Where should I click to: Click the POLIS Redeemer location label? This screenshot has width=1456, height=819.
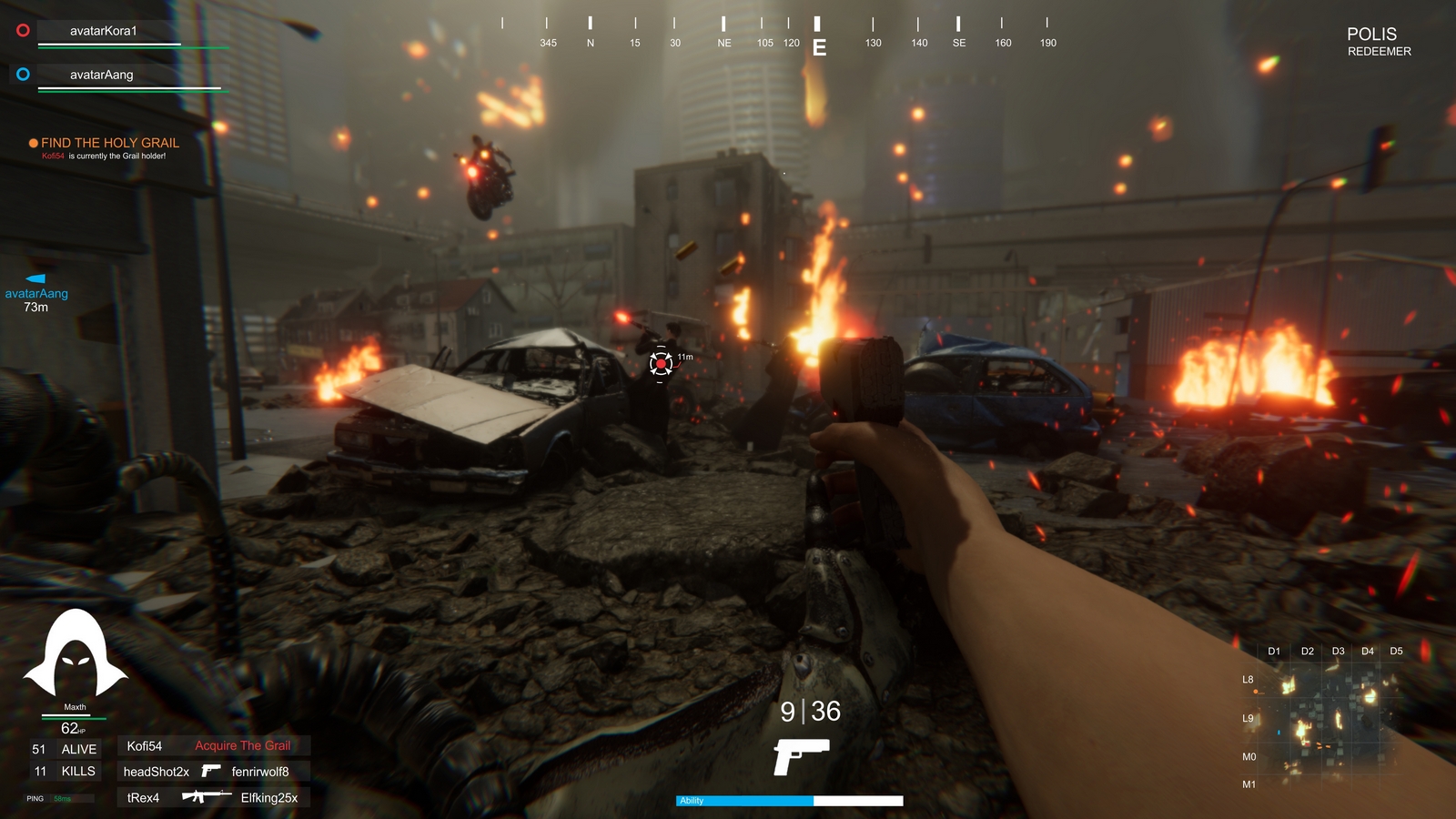coord(1378,42)
